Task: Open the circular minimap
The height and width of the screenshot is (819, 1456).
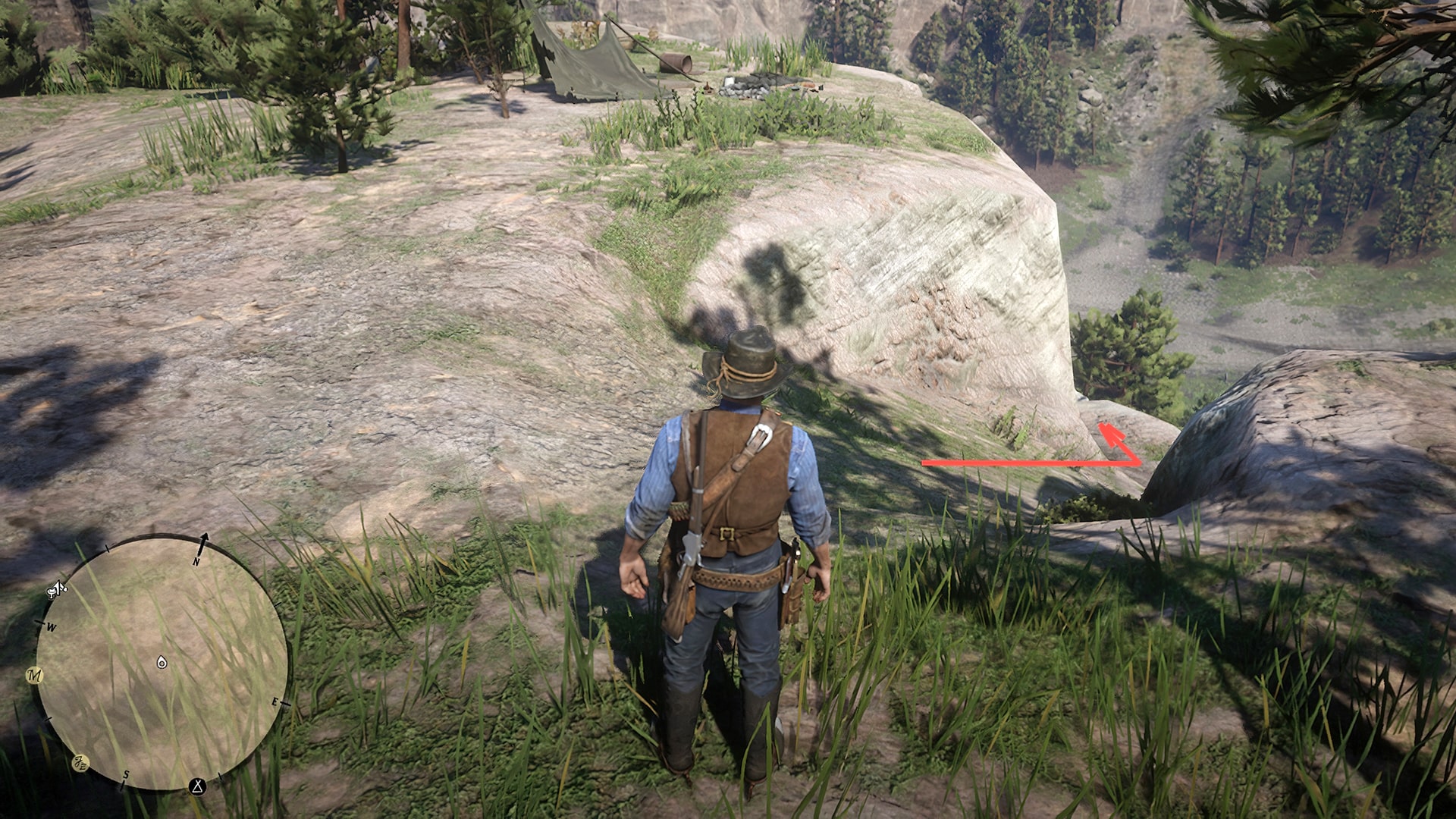Action: [162, 662]
